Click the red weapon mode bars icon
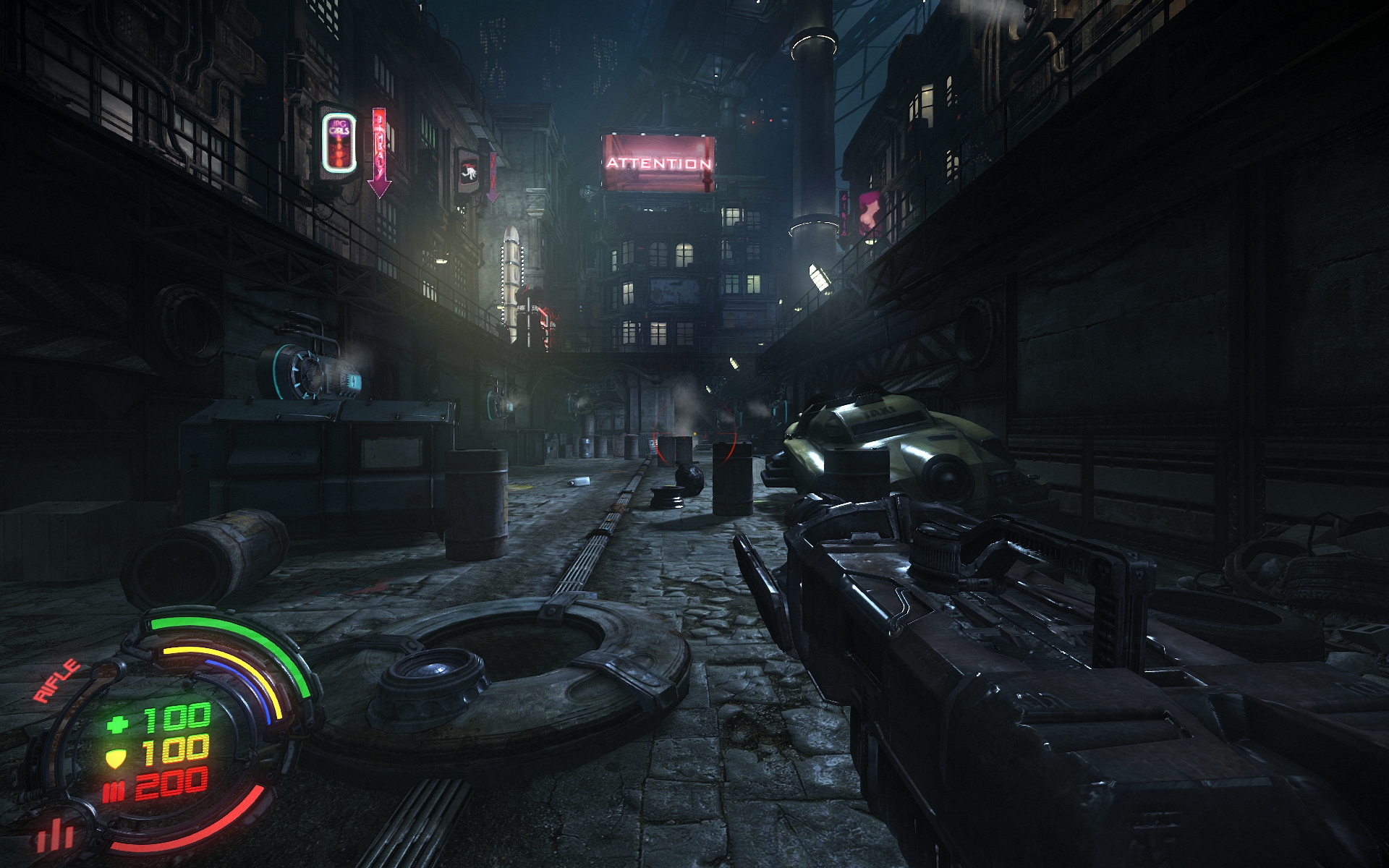The image size is (1389, 868). pos(56,835)
